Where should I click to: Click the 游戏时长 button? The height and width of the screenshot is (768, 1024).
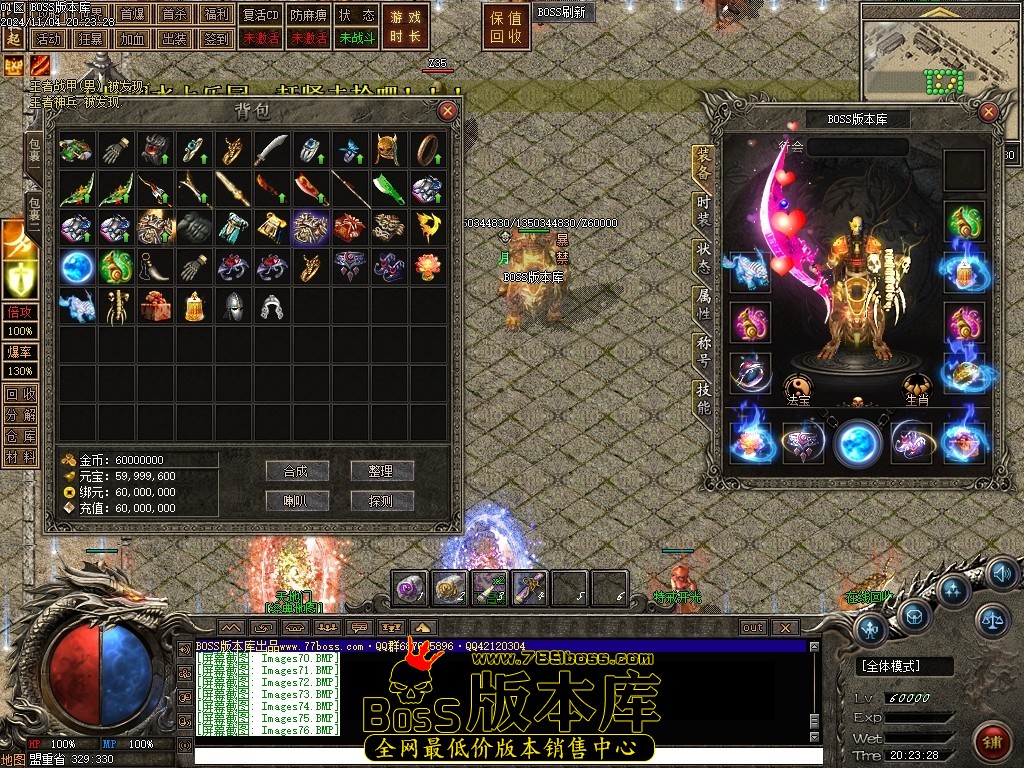(x=405, y=26)
